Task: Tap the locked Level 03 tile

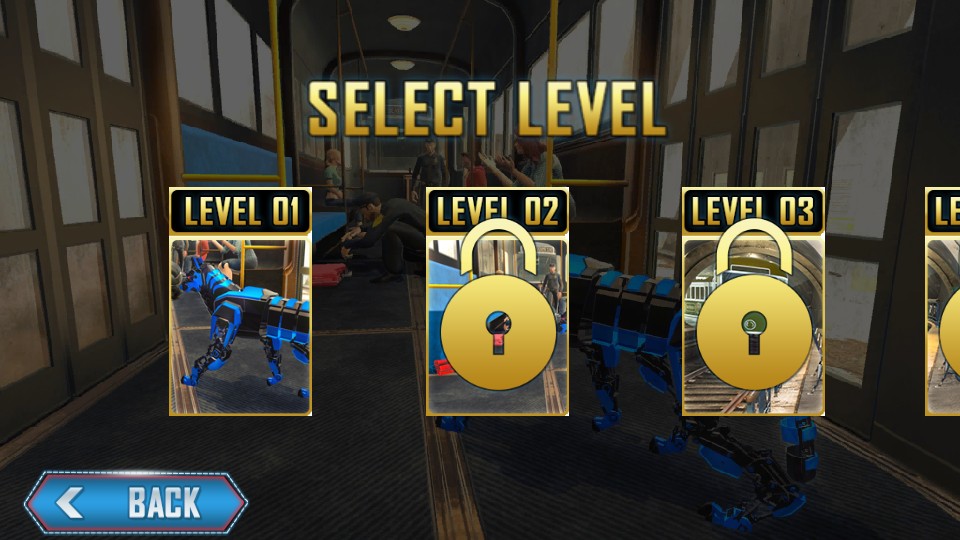Action: click(753, 302)
